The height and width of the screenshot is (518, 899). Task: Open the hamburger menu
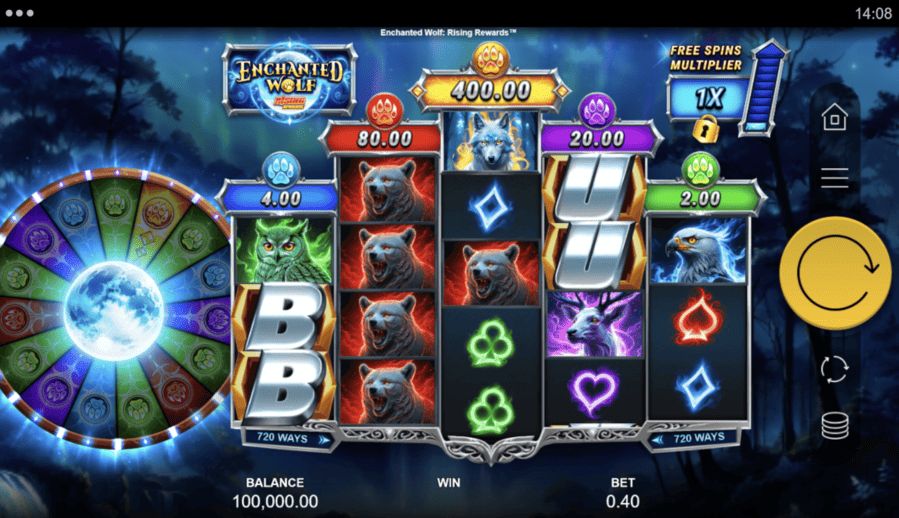point(834,178)
